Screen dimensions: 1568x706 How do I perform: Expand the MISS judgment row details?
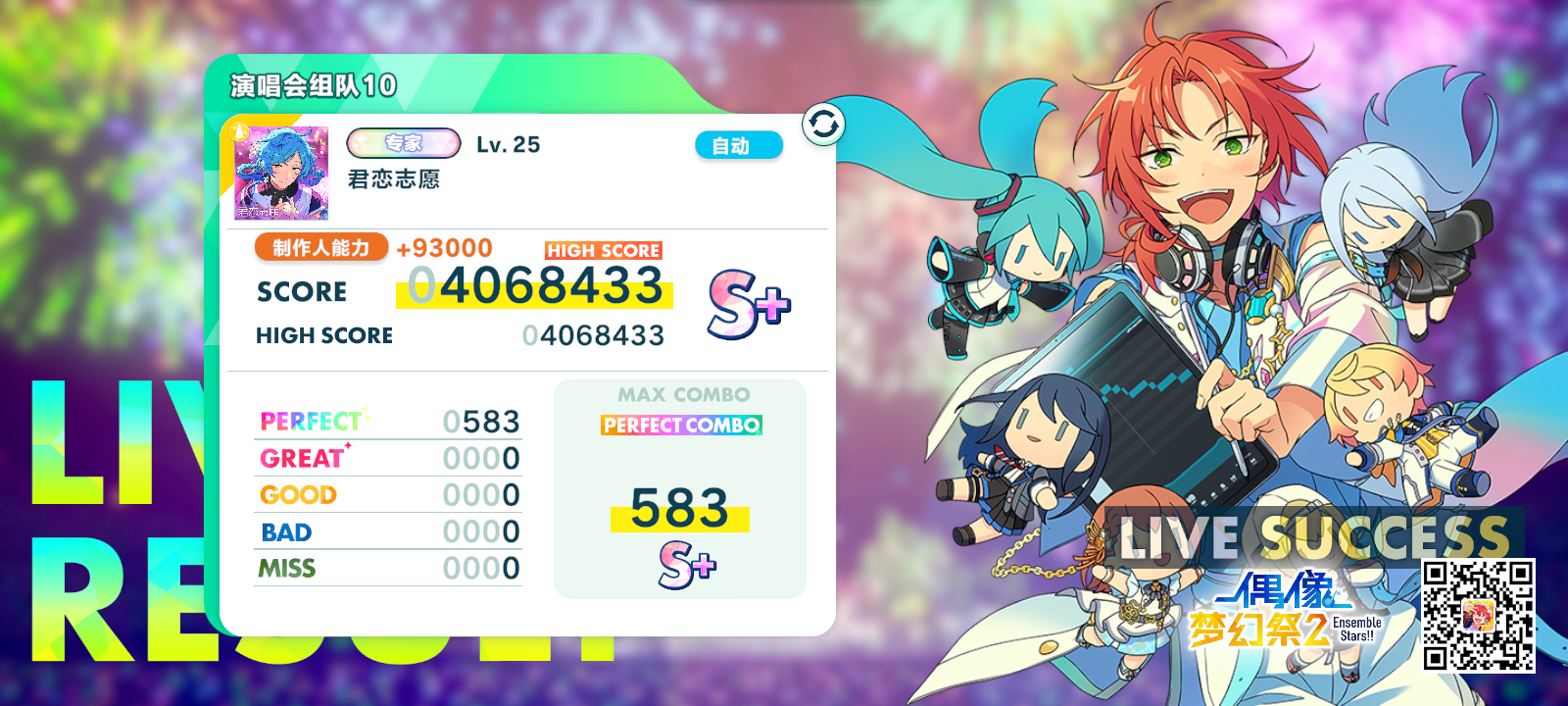coord(389,567)
